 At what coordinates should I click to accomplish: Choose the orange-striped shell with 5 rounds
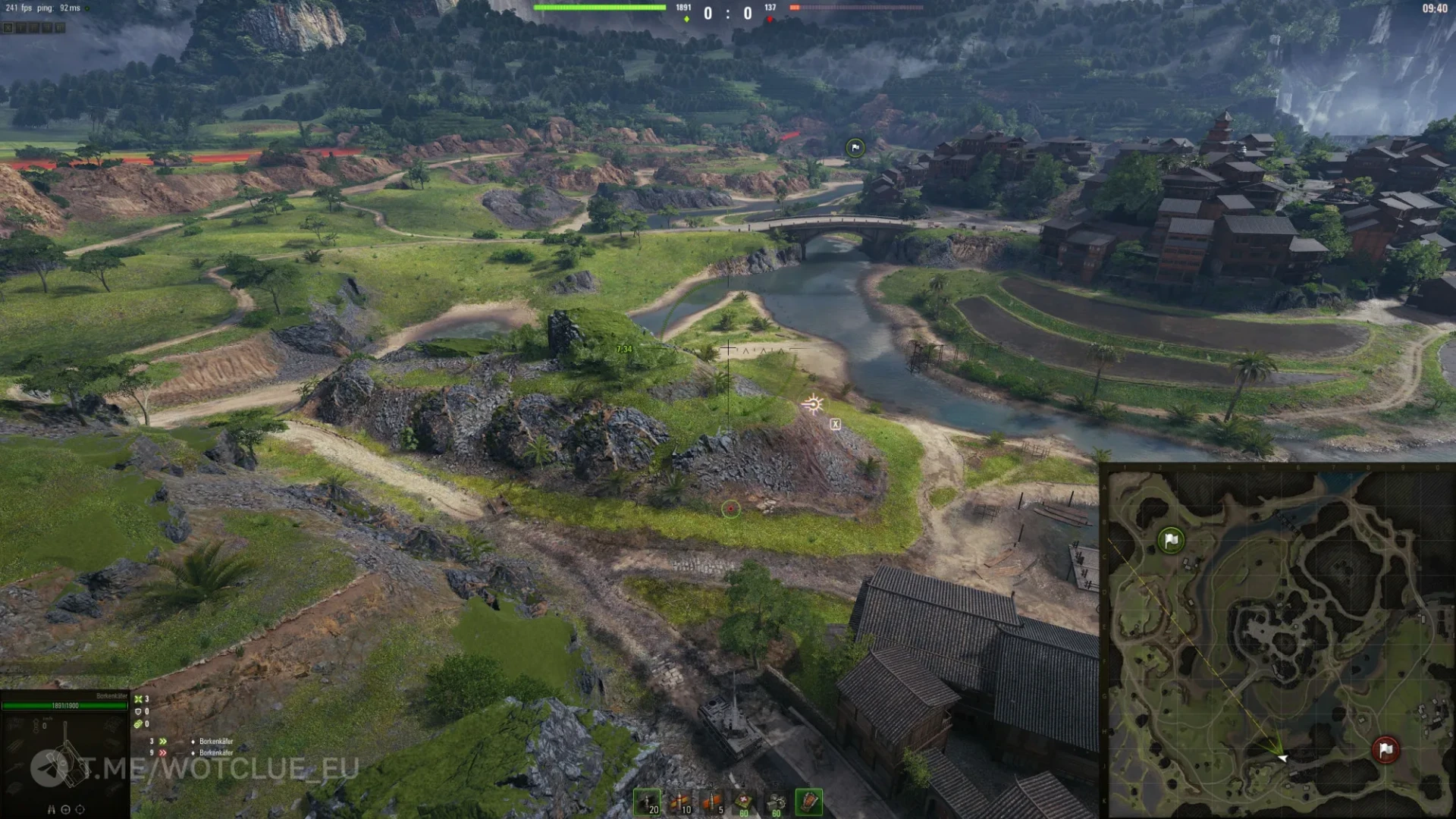click(x=713, y=802)
